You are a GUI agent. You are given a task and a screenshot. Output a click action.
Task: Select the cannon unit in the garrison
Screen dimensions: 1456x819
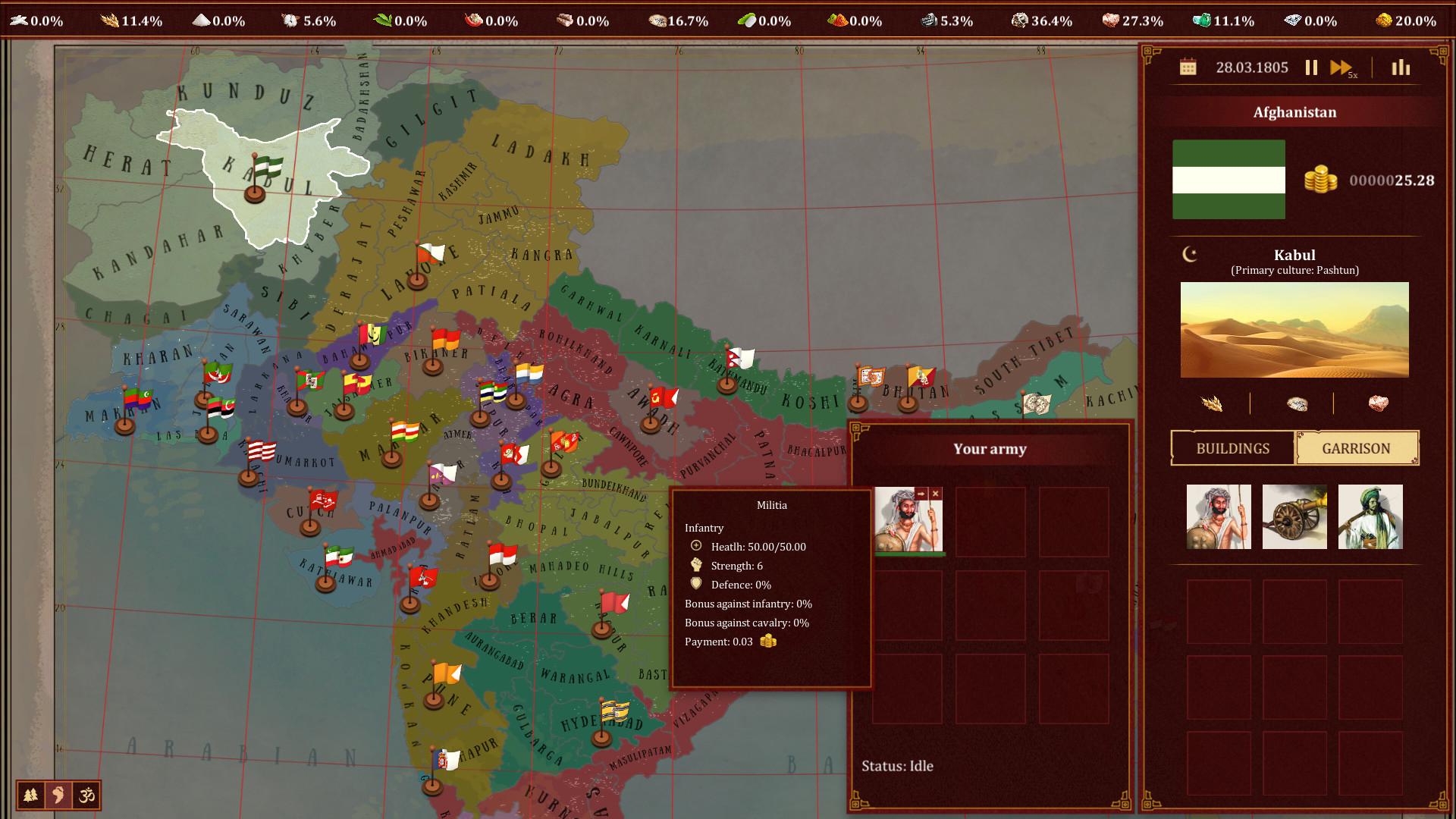[x=1294, y=516]
